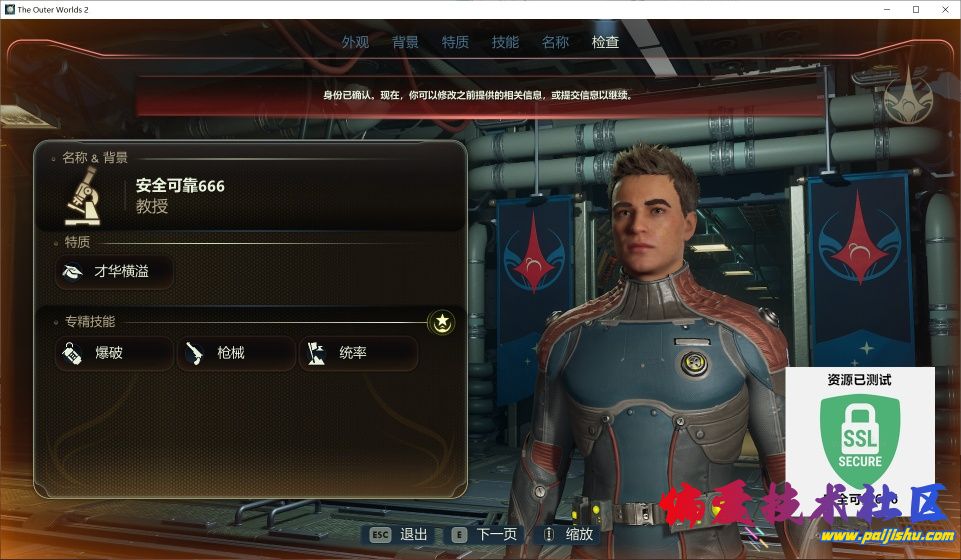Image resolution: width=961 pixels, height=560 pixels.
Task: Open the 背景 tab
Action: (x=405, y=42)
